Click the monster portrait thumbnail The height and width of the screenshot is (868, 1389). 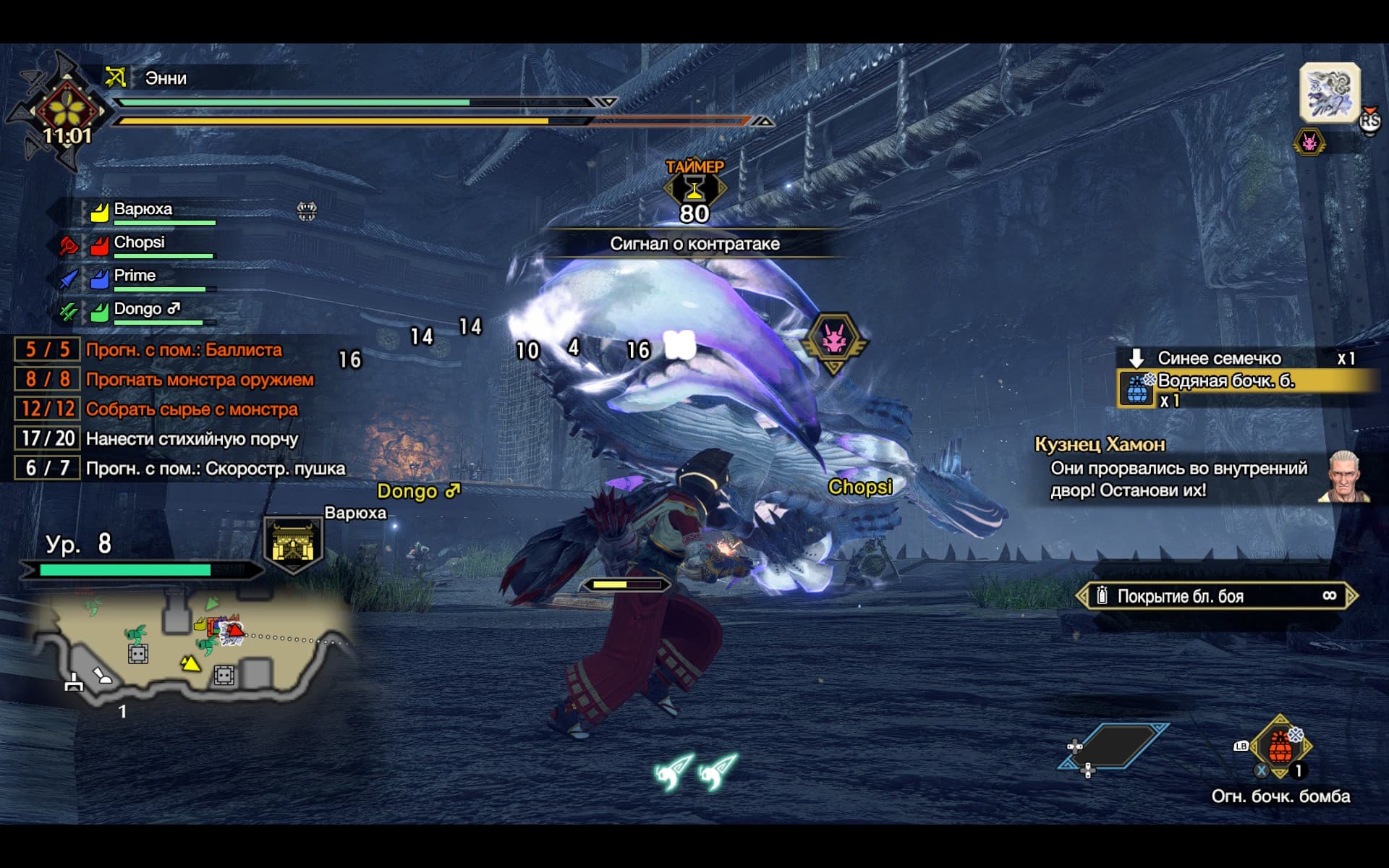(x=1330, y=93)
